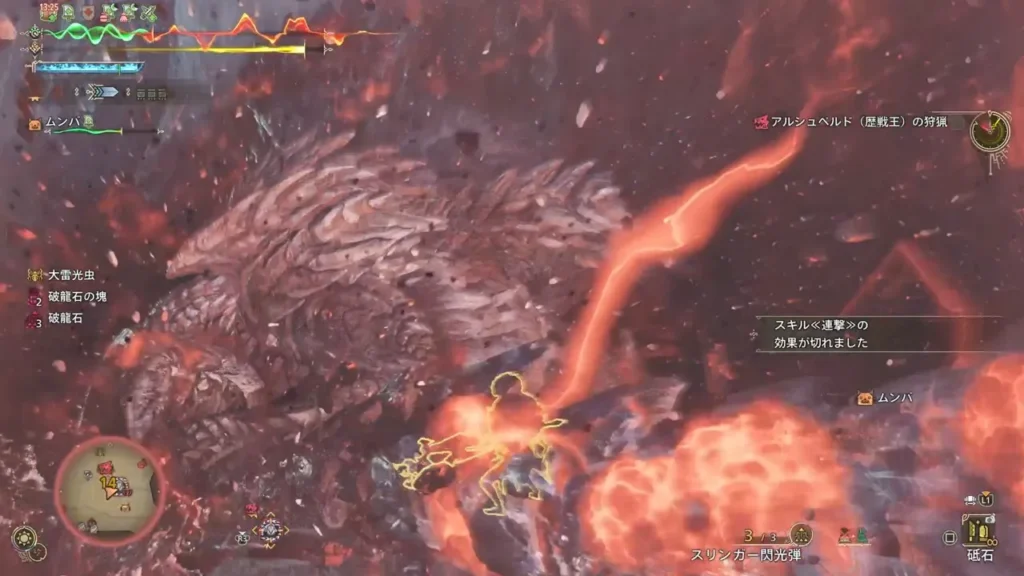Click the red shield status icon
This screenshot has width=1024, height=576.
coord(88,13)
